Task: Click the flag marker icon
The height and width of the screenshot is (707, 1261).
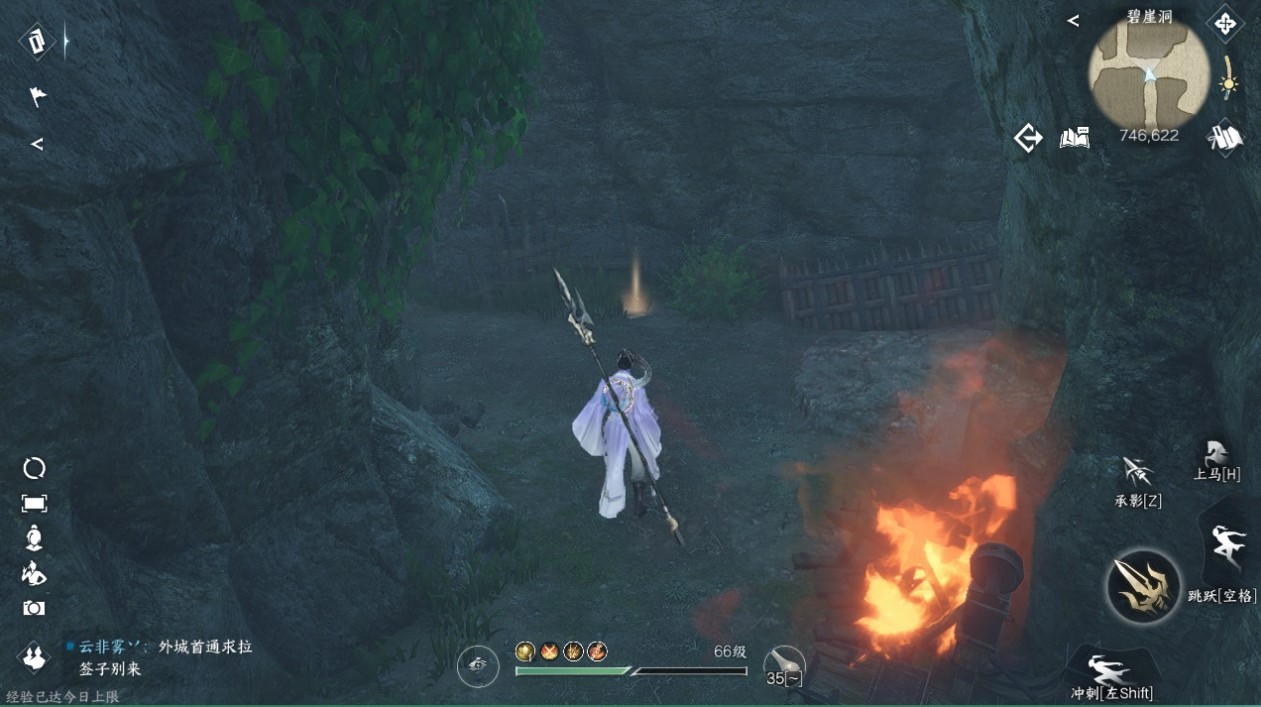Action: tap(36, 96)
